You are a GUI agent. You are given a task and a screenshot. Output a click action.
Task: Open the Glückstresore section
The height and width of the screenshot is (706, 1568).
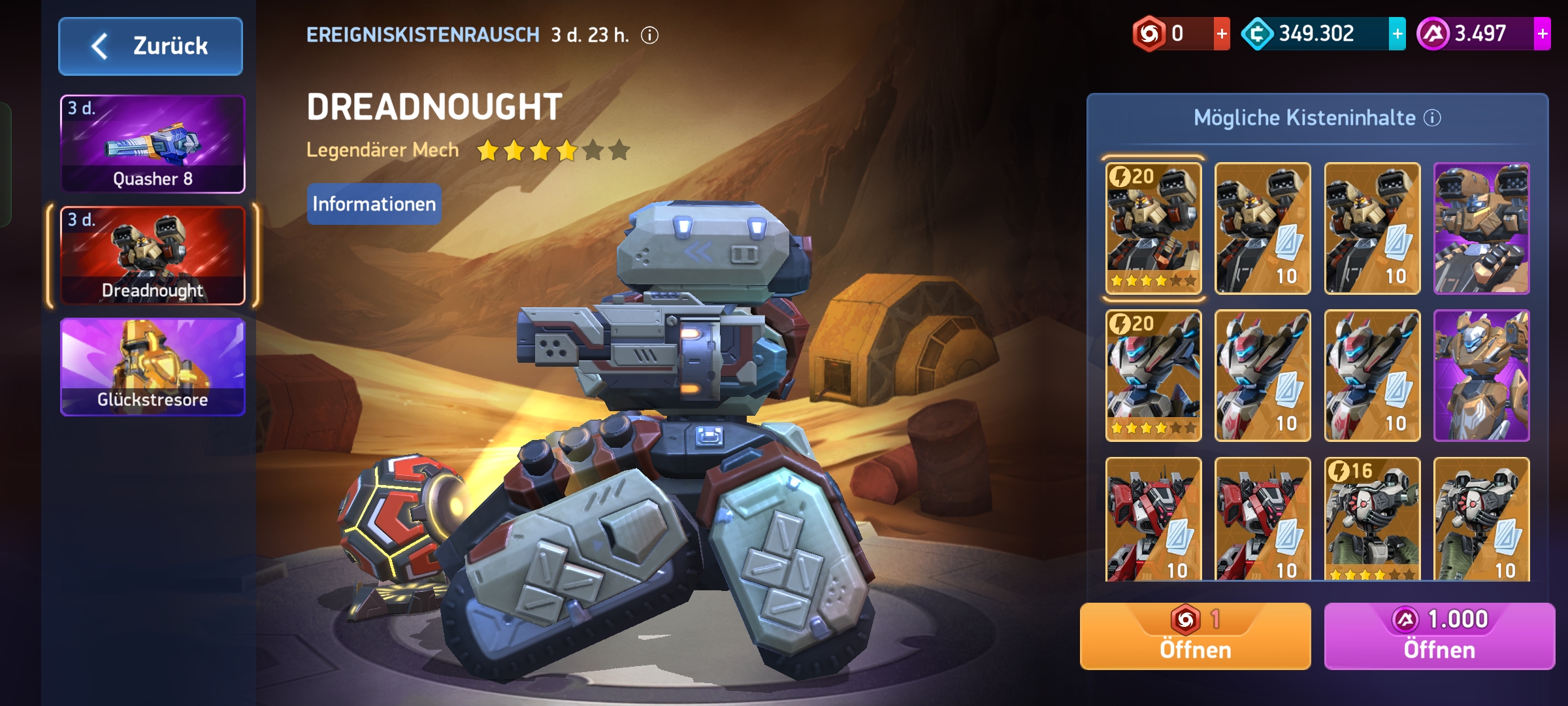point(153,367)
